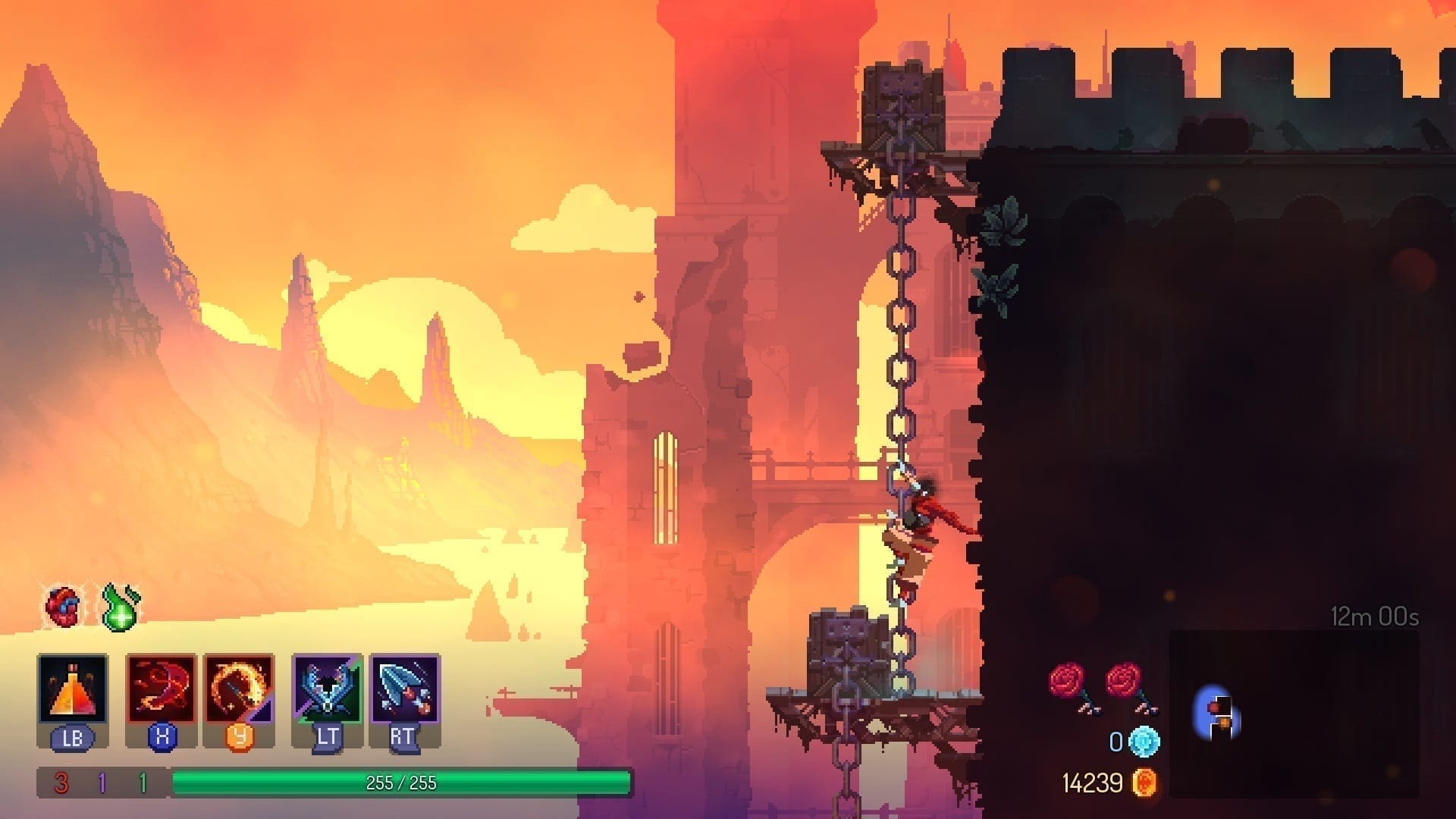Choose the red whip weapon slot
1456x819 pixels.
161,689
